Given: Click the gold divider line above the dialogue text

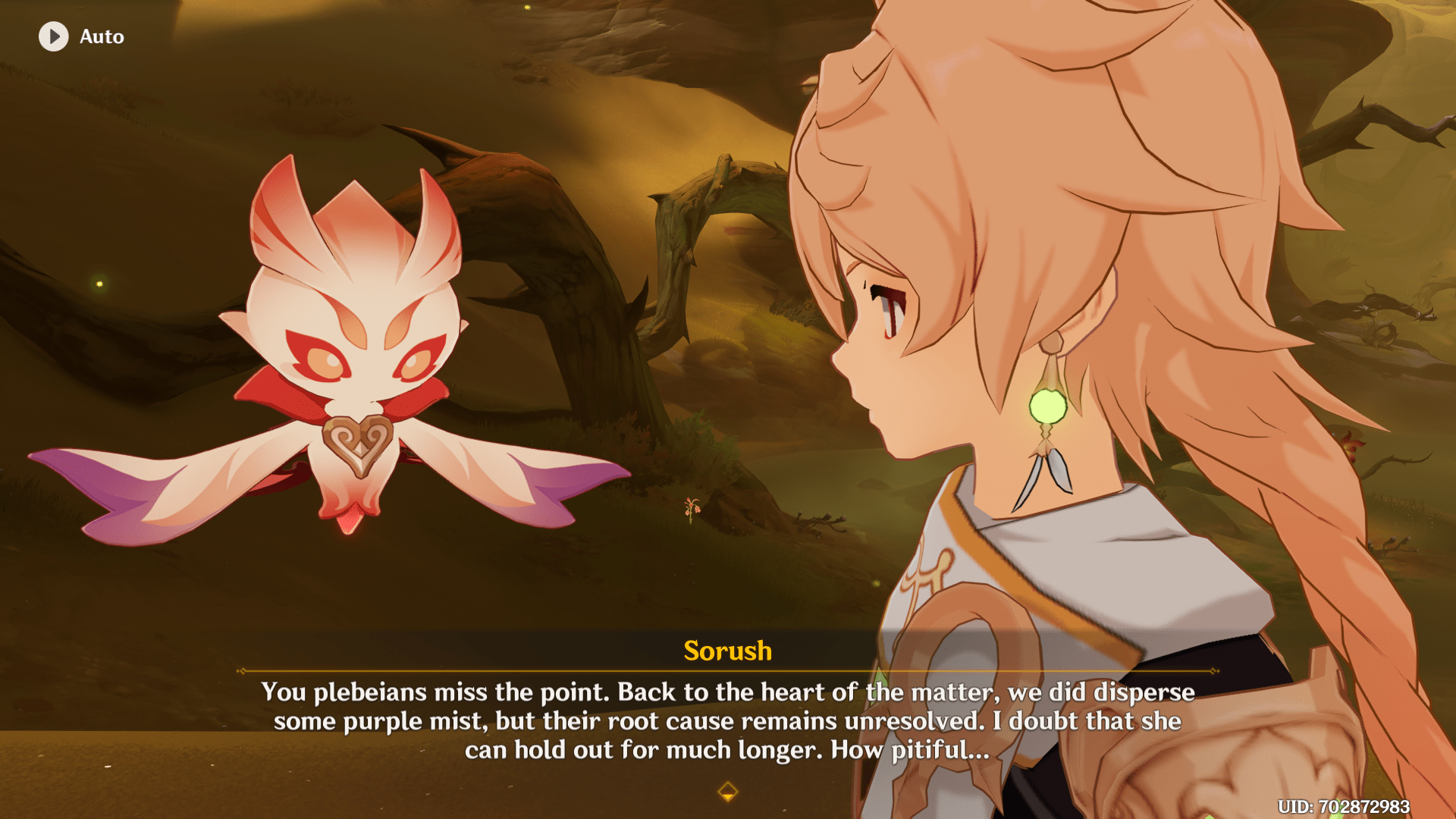Looking at the screenshot, I should coord(728,670).
